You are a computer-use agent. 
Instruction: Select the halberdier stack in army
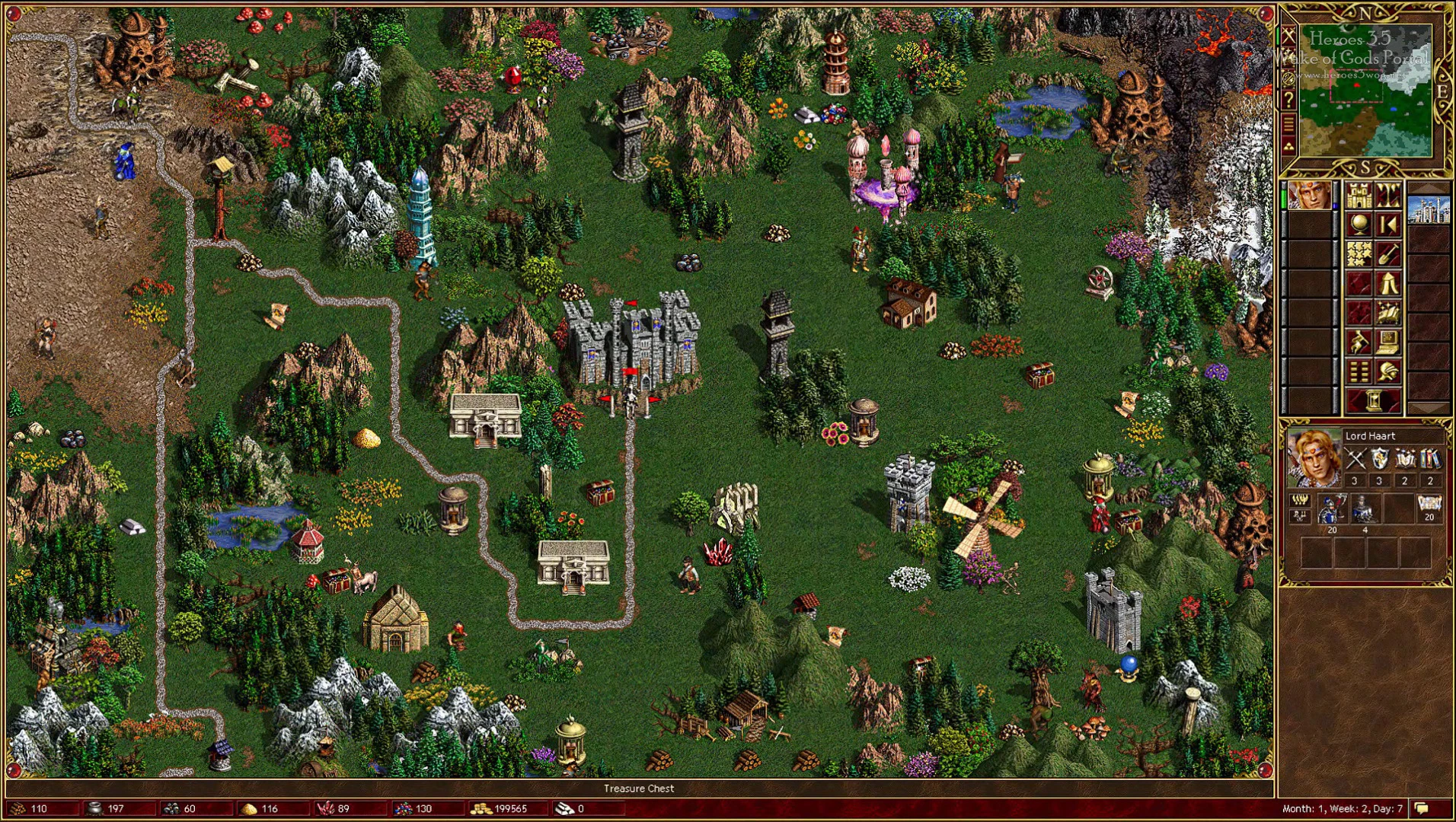[1330, 508]
